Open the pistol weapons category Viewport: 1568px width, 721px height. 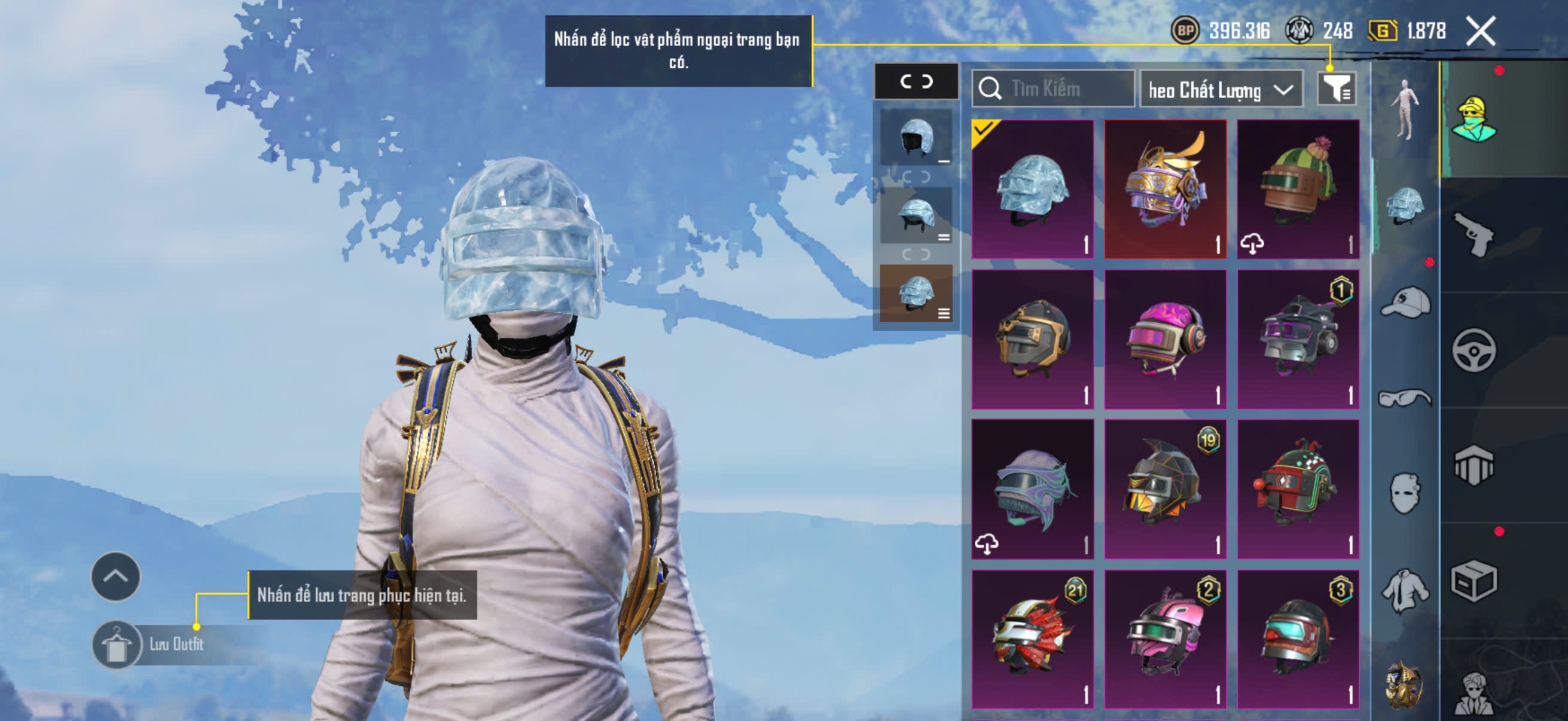click(x=1474, y=234)
